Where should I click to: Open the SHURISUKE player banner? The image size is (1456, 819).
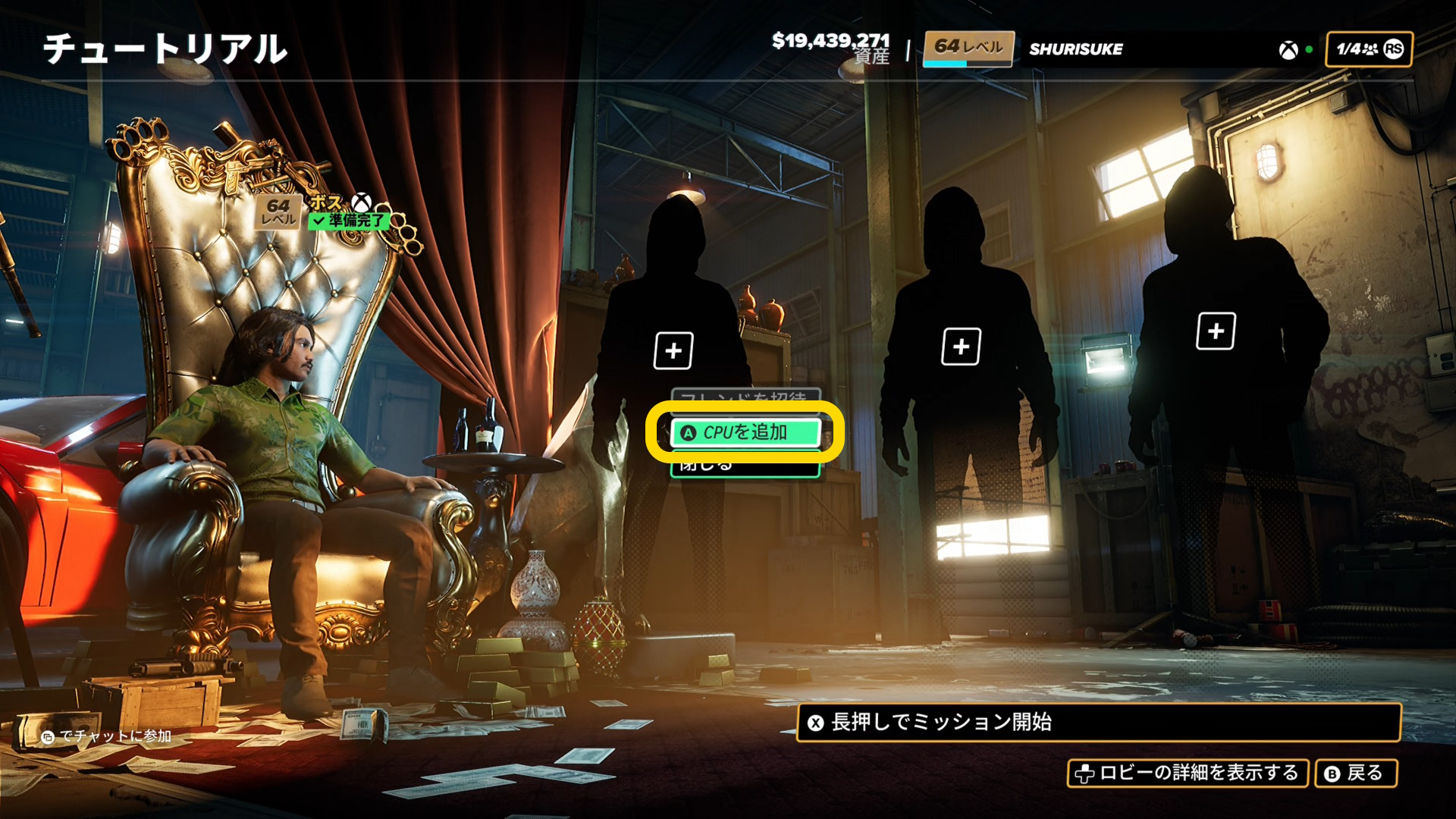click(x=1075, y=49)
